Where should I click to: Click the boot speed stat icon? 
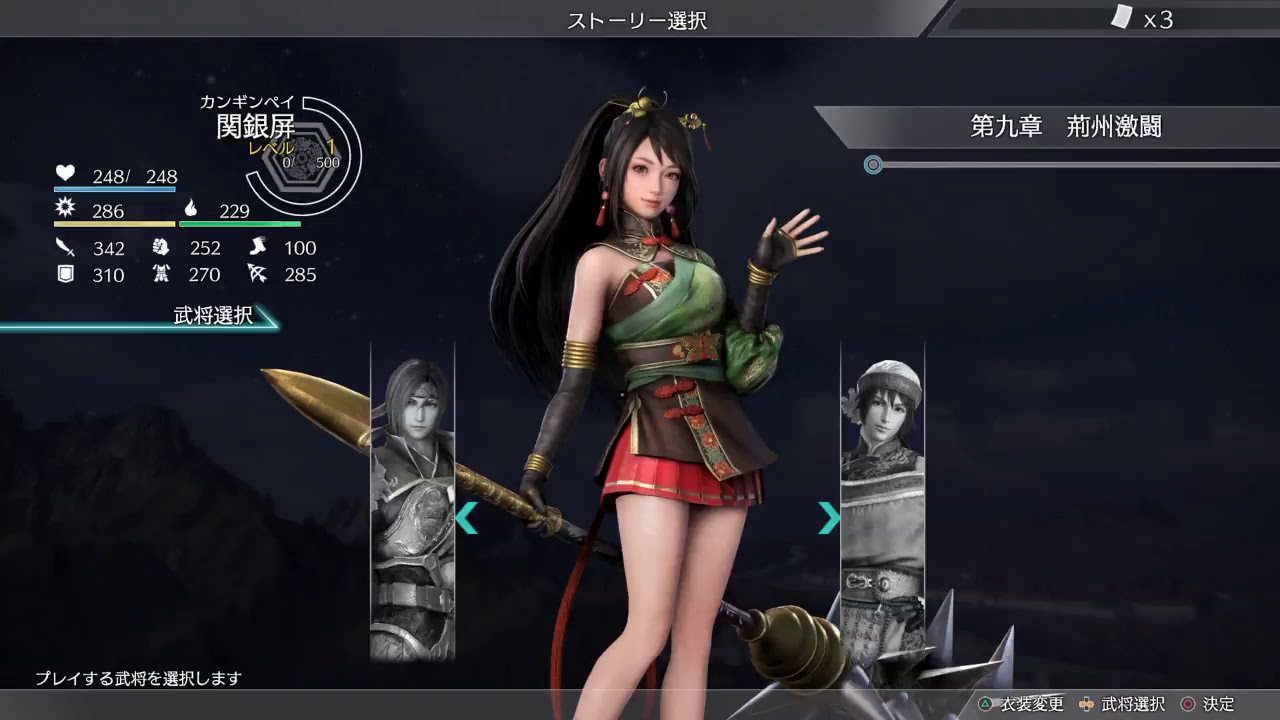pyautogui.click(x=258, y=248)
